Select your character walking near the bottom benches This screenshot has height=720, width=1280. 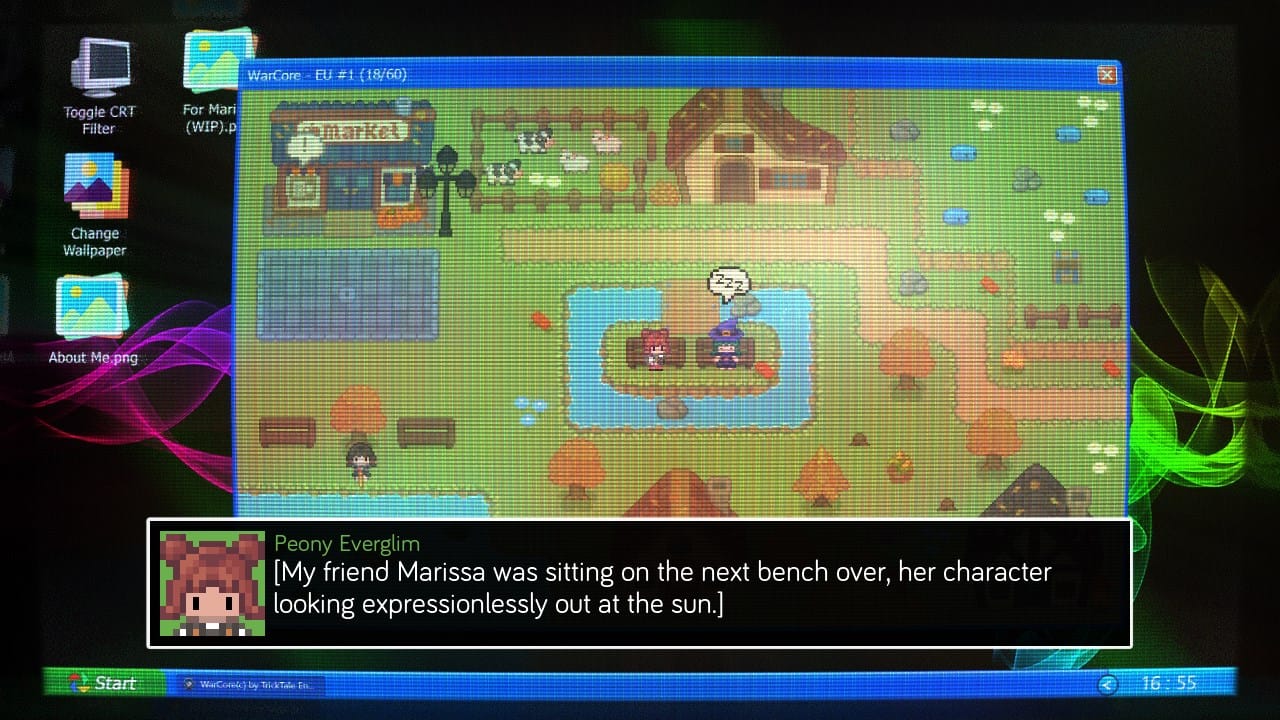(x=362, y=458)
